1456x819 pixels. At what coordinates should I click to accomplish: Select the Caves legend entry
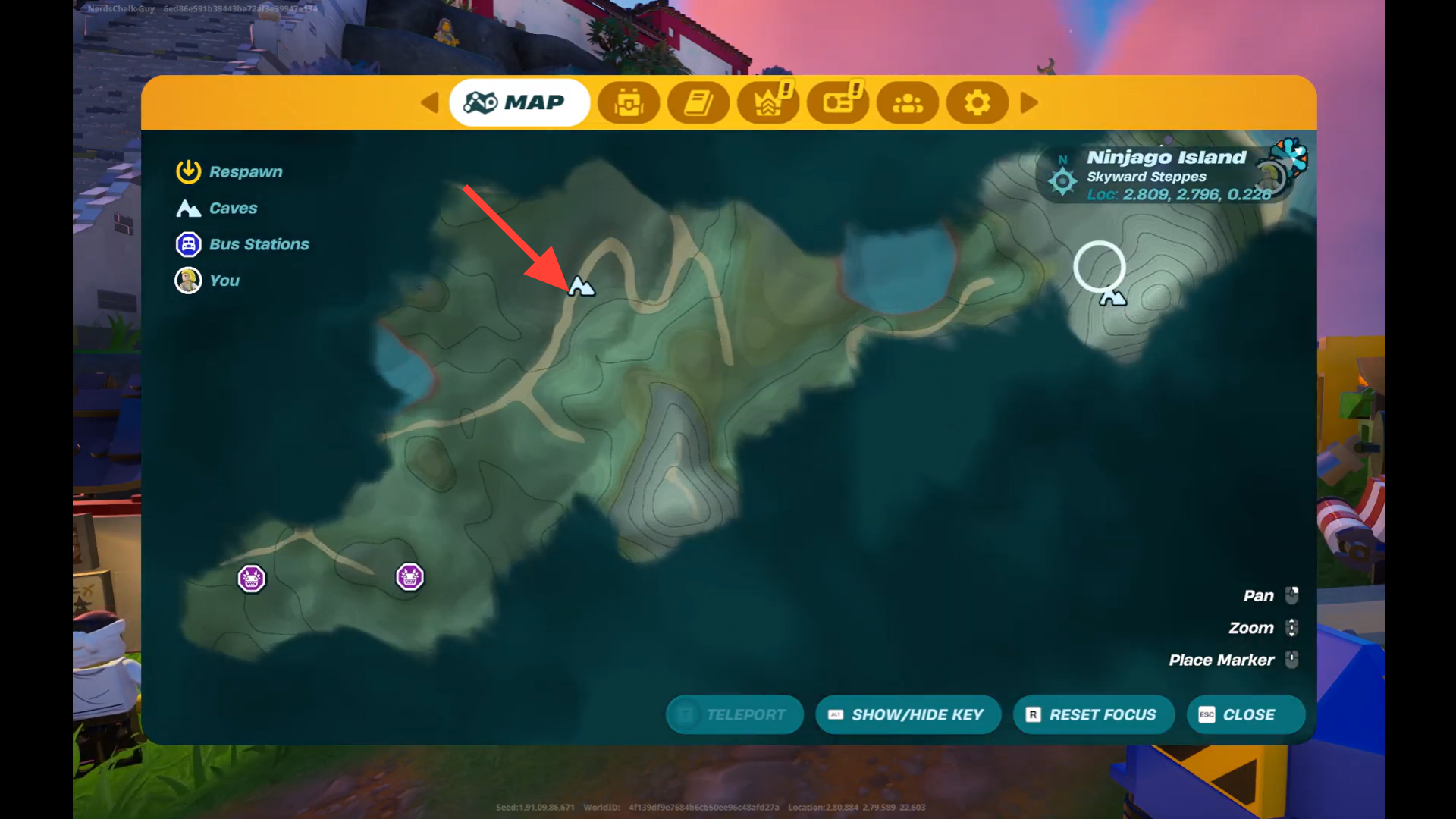point(217,209)
